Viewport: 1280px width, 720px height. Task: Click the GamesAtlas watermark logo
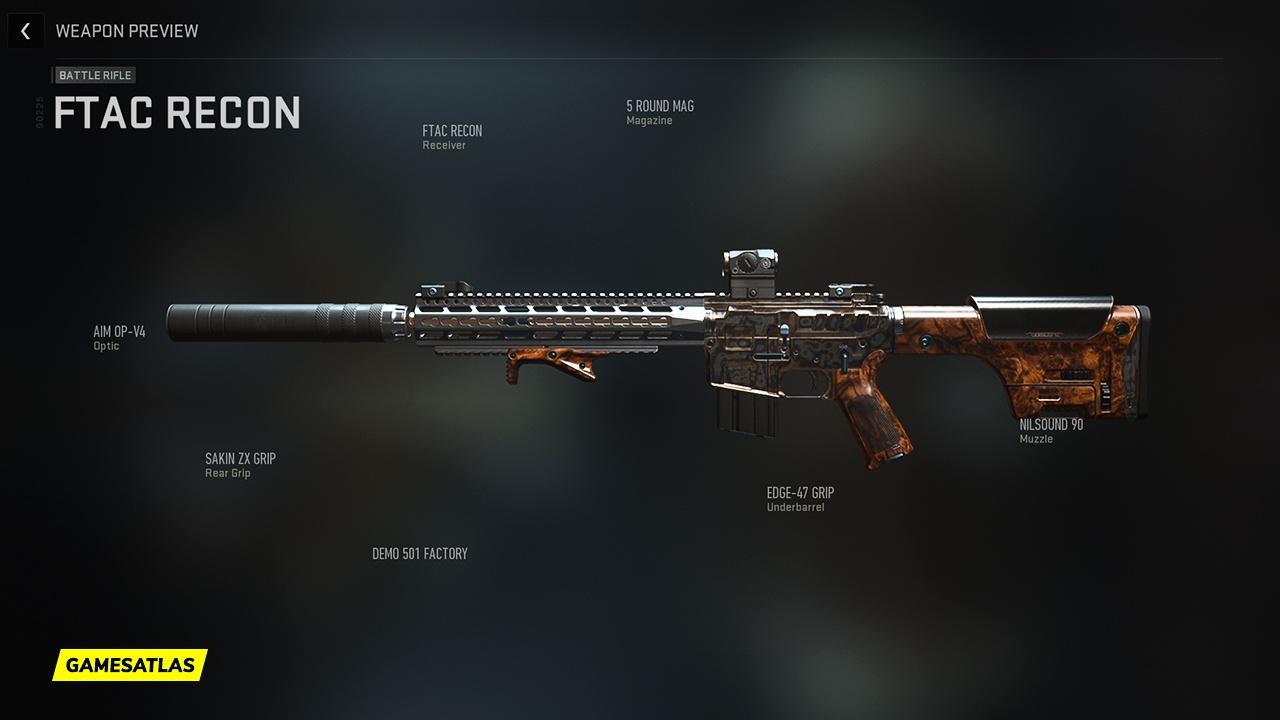pos(130,664)
